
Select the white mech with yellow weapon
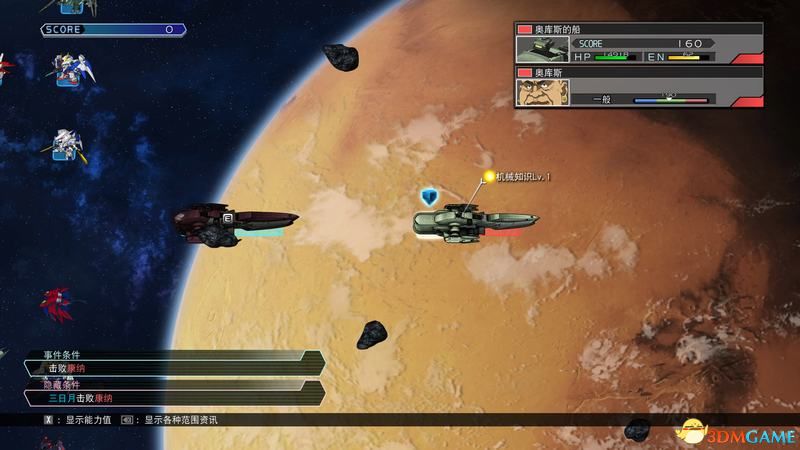[x=64, y=146]
